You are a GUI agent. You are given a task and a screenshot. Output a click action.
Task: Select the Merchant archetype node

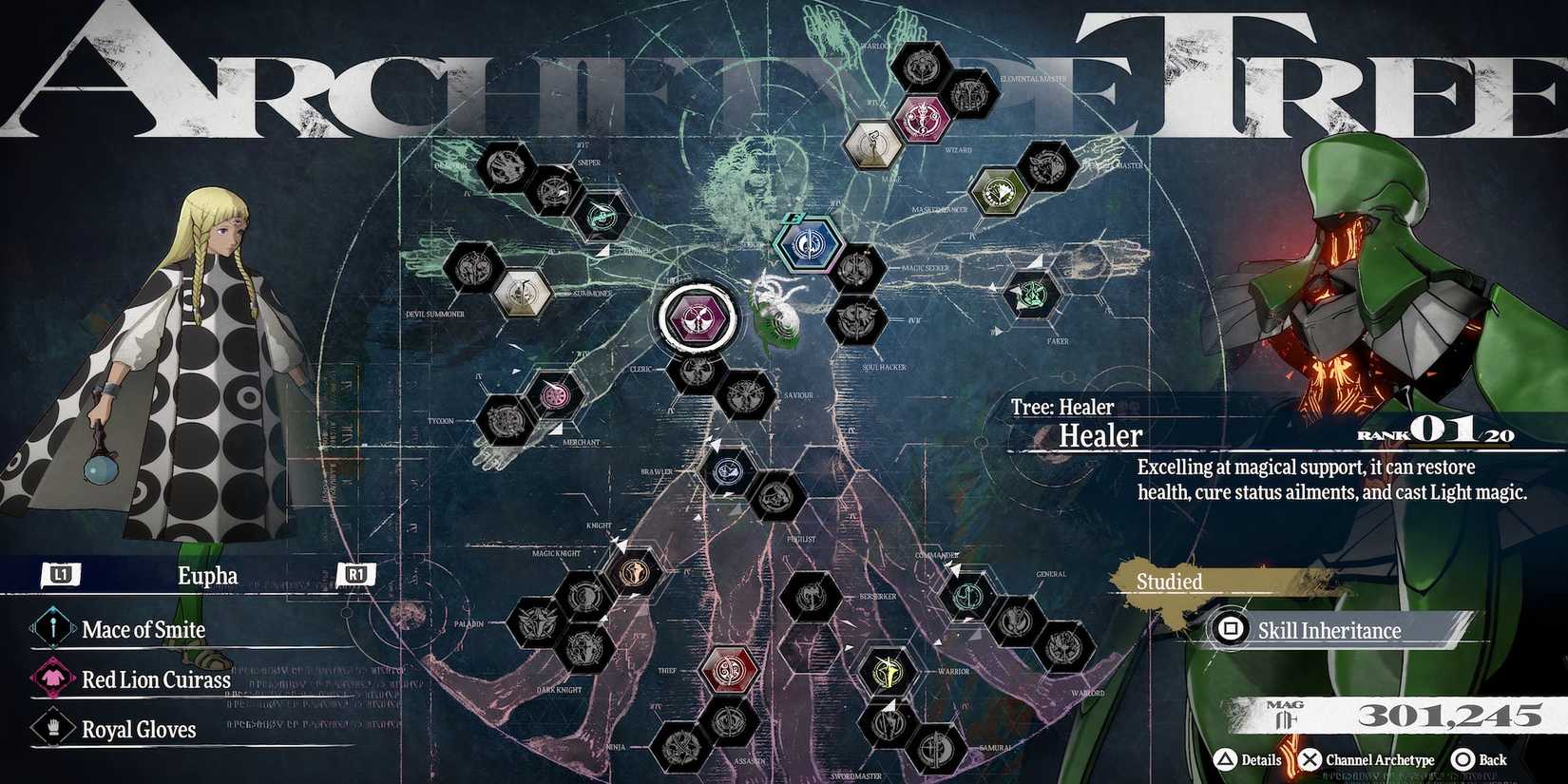pyautogui.click(x=555, y=395)
